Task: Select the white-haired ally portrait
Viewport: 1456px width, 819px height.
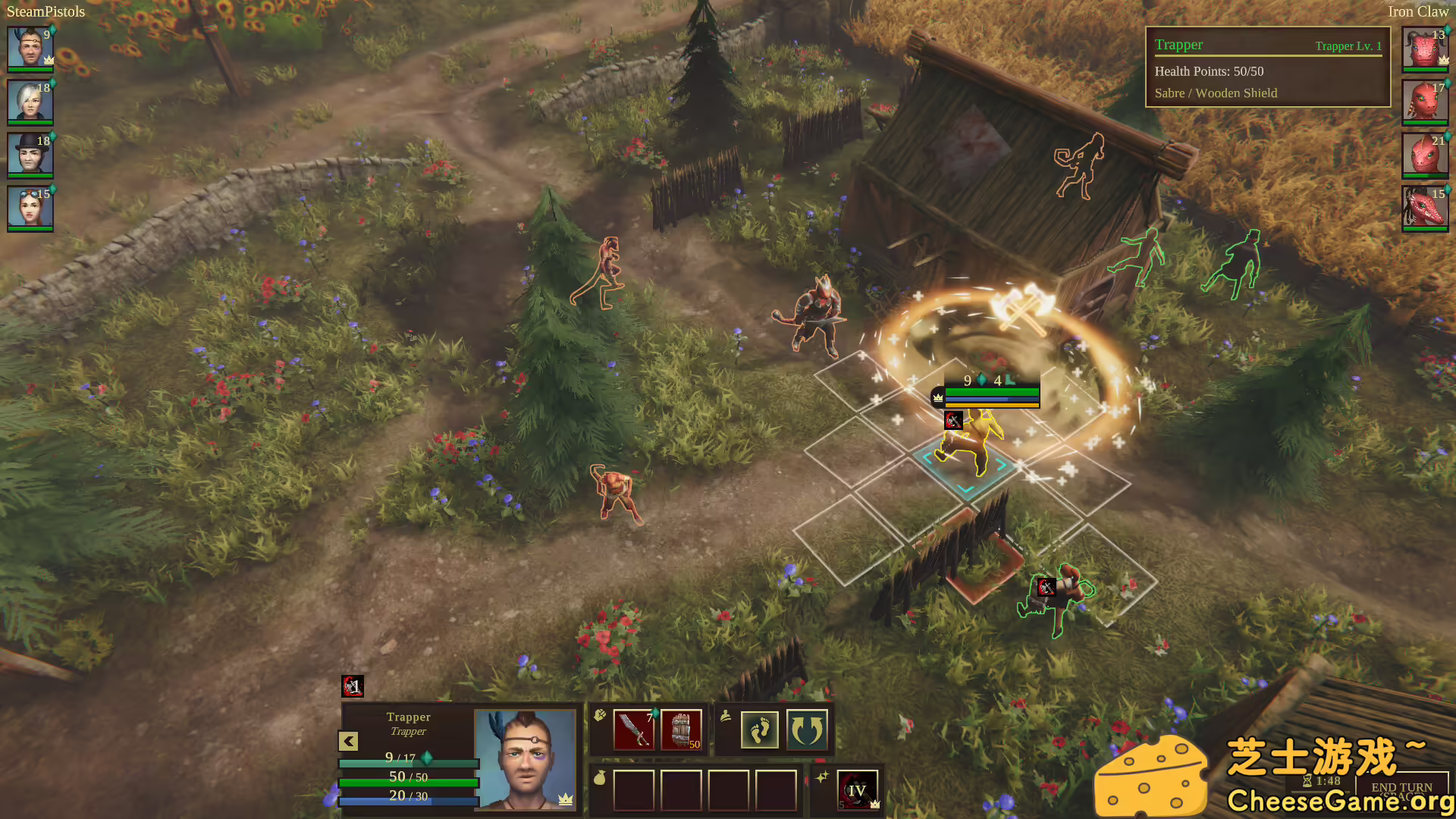Action: tap(30, 102)
